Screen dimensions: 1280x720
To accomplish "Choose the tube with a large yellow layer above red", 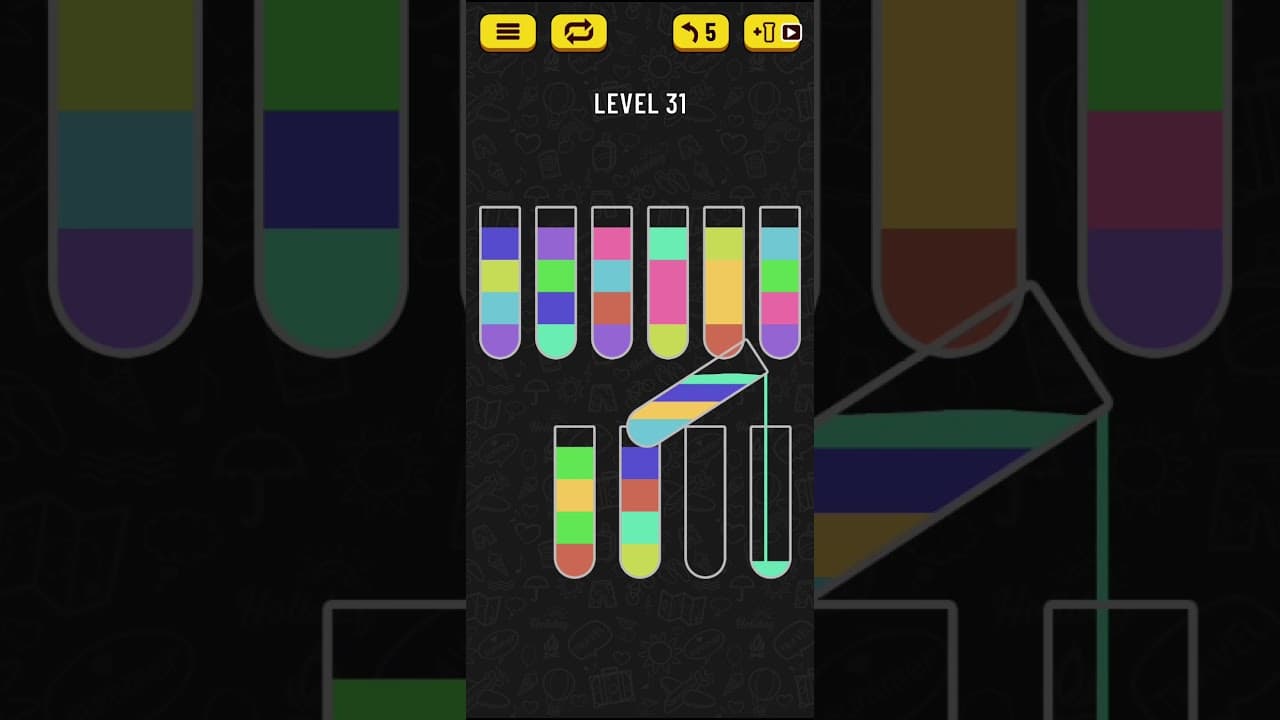I will tap(724, 282).
